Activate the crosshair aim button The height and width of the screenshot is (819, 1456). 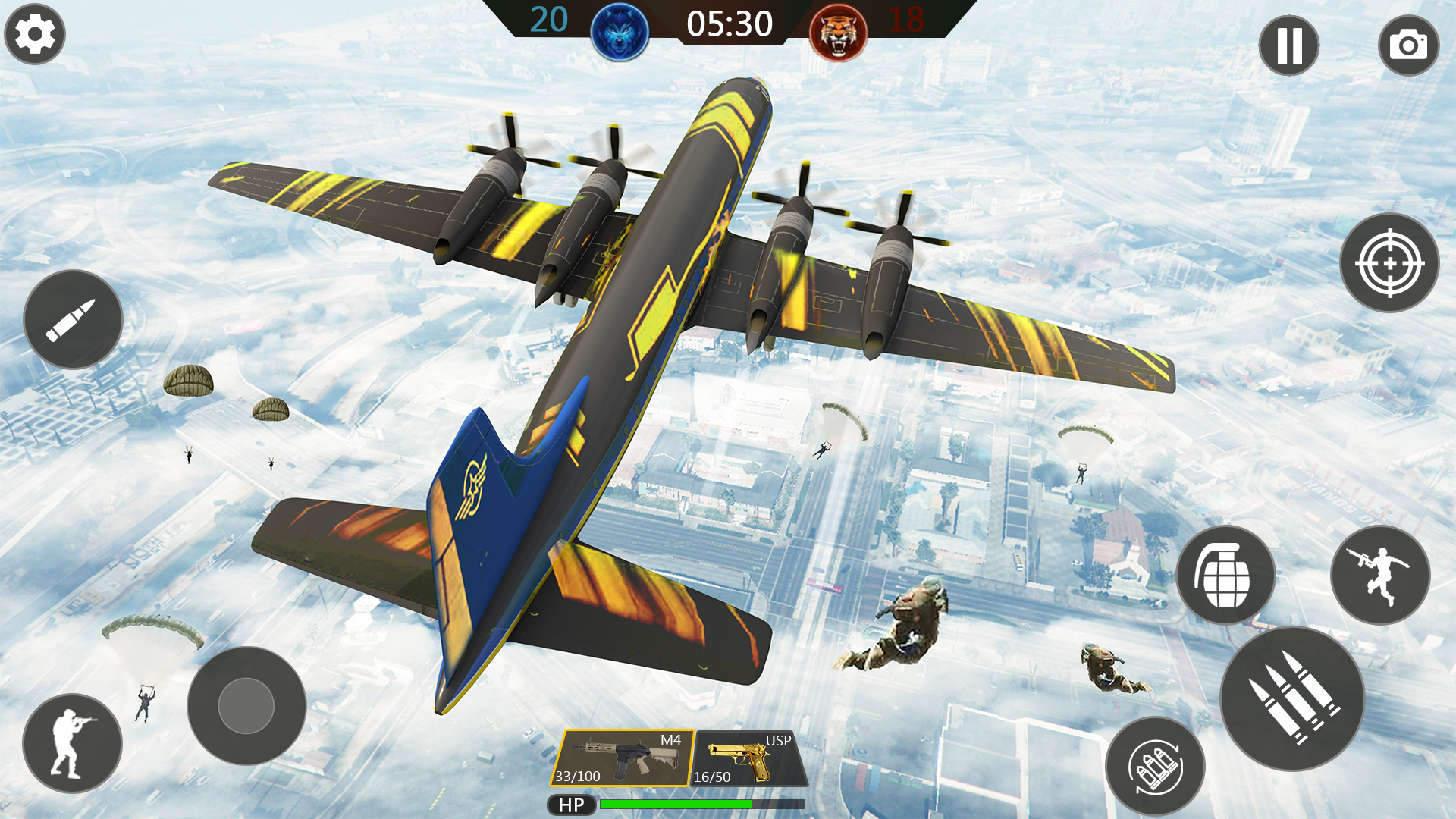tap(1389, 263)
